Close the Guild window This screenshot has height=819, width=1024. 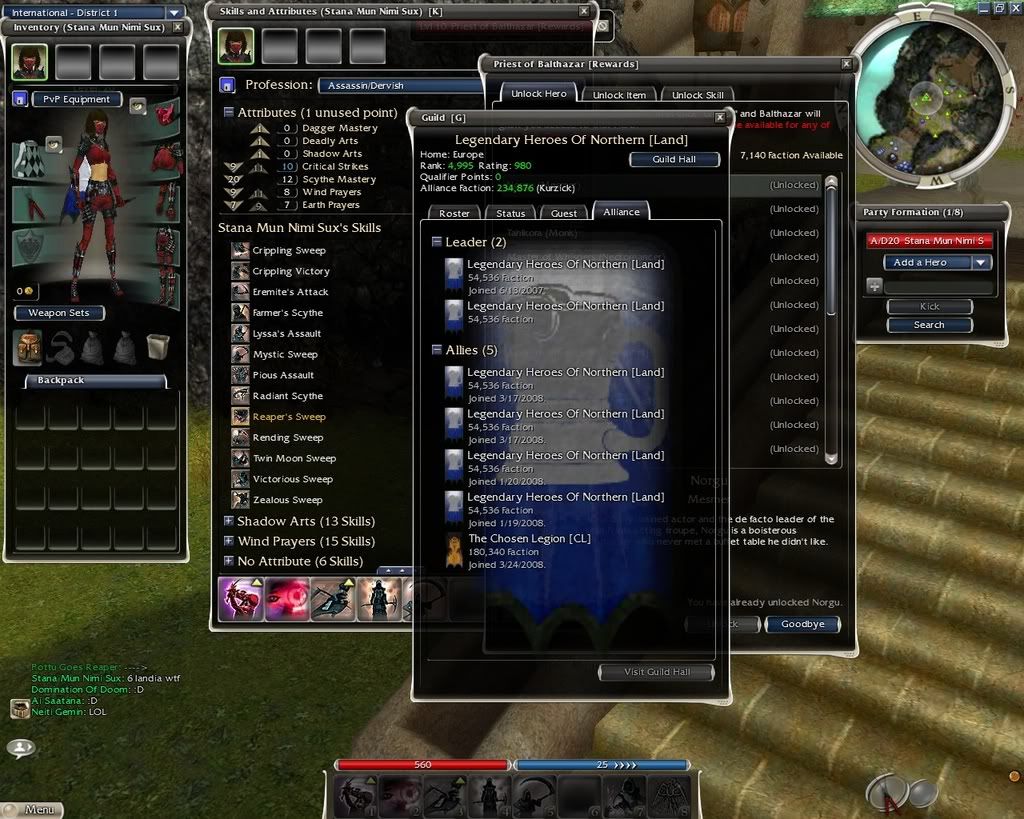[x=721, y=117]
